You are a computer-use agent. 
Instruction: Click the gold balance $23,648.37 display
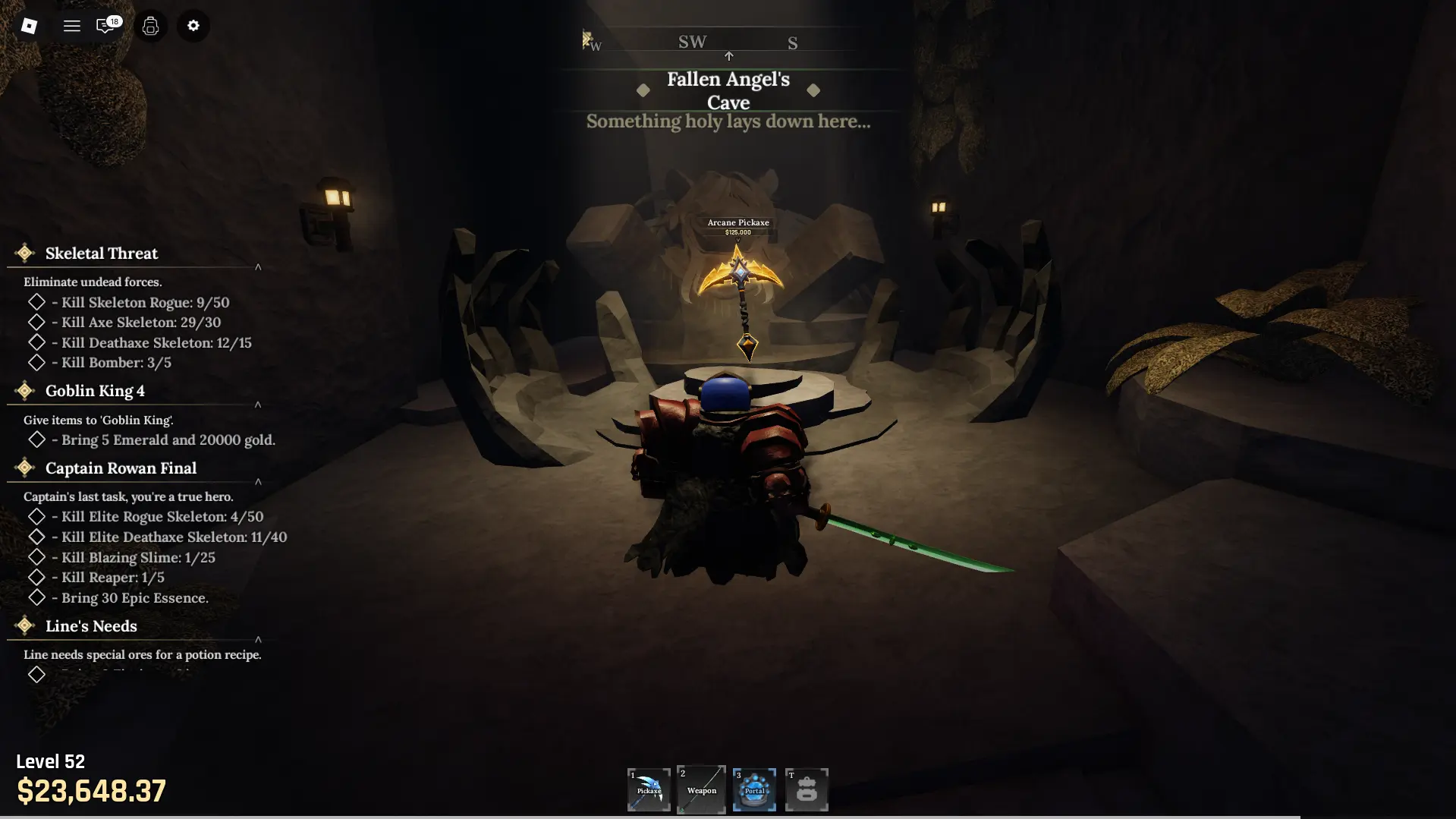tap(92, 792)
